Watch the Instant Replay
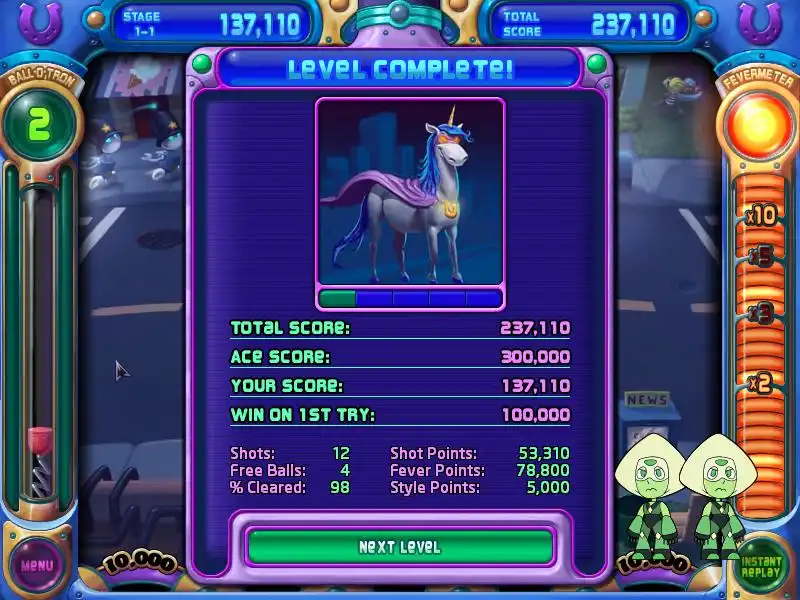 [x=763, y=566]
